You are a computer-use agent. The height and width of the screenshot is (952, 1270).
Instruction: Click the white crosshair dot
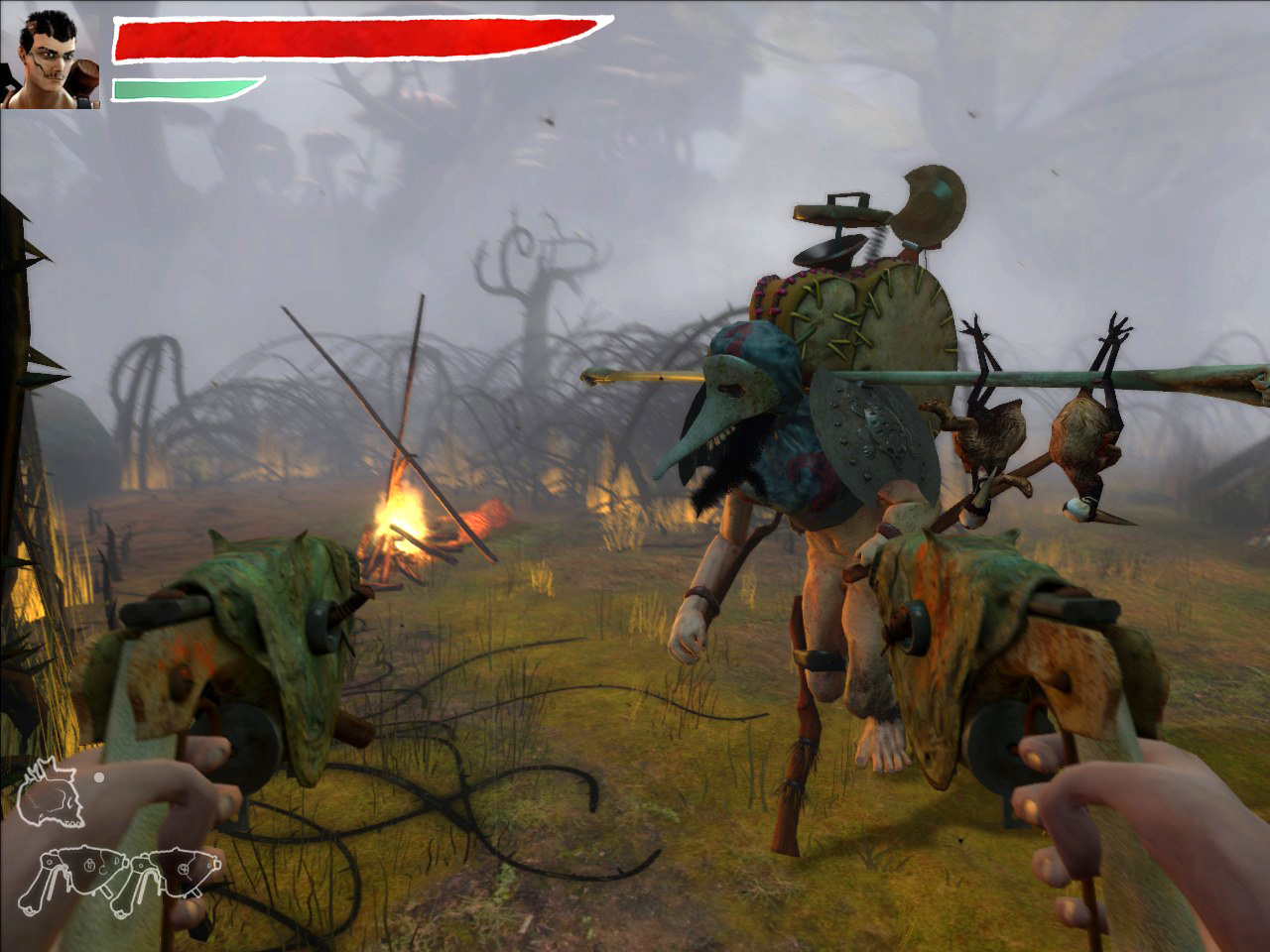click(x=99, y=777)
